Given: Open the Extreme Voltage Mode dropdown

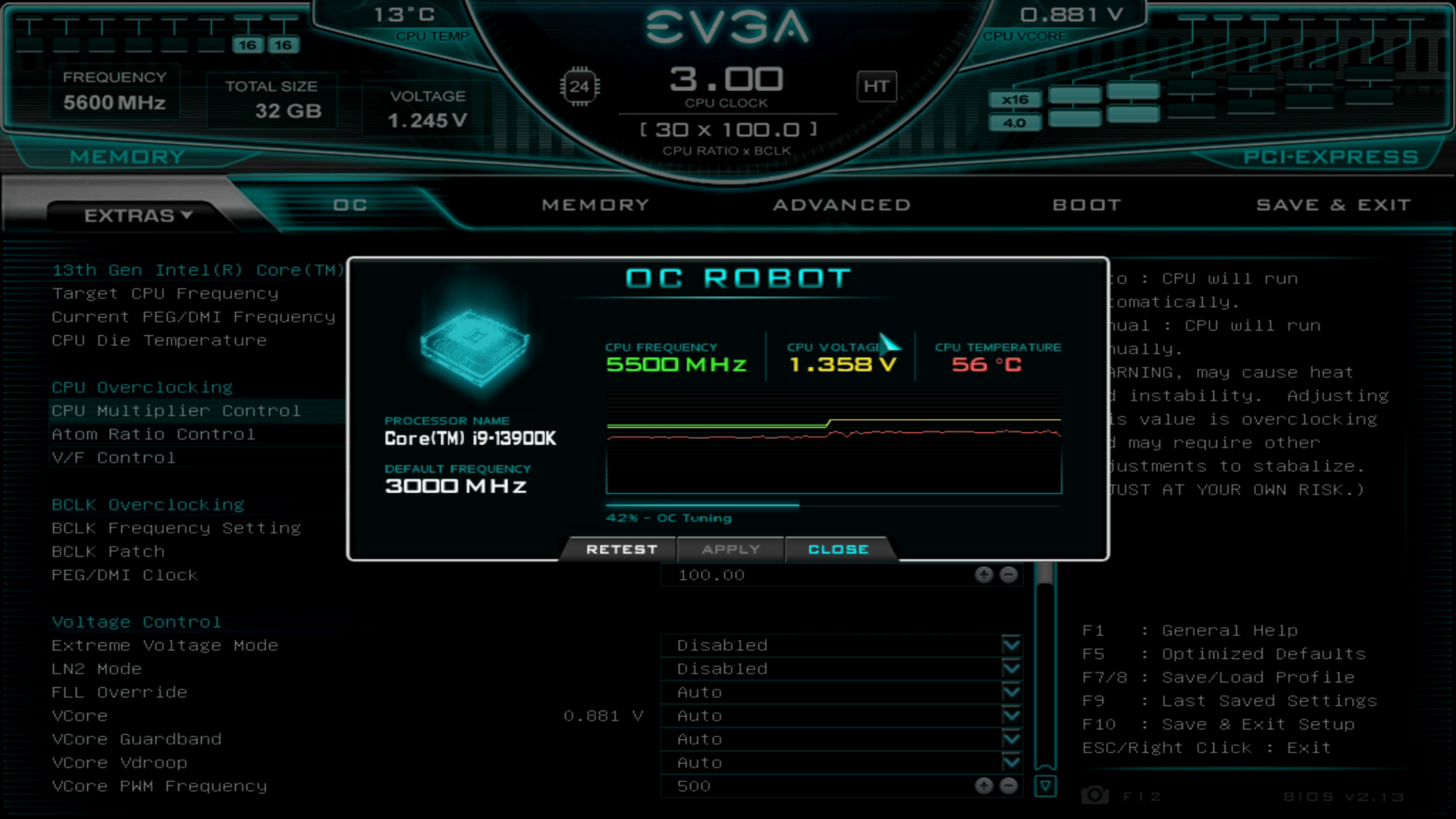Looking at the screenshot, I should pyautogui.click(x=1011, y=645).
